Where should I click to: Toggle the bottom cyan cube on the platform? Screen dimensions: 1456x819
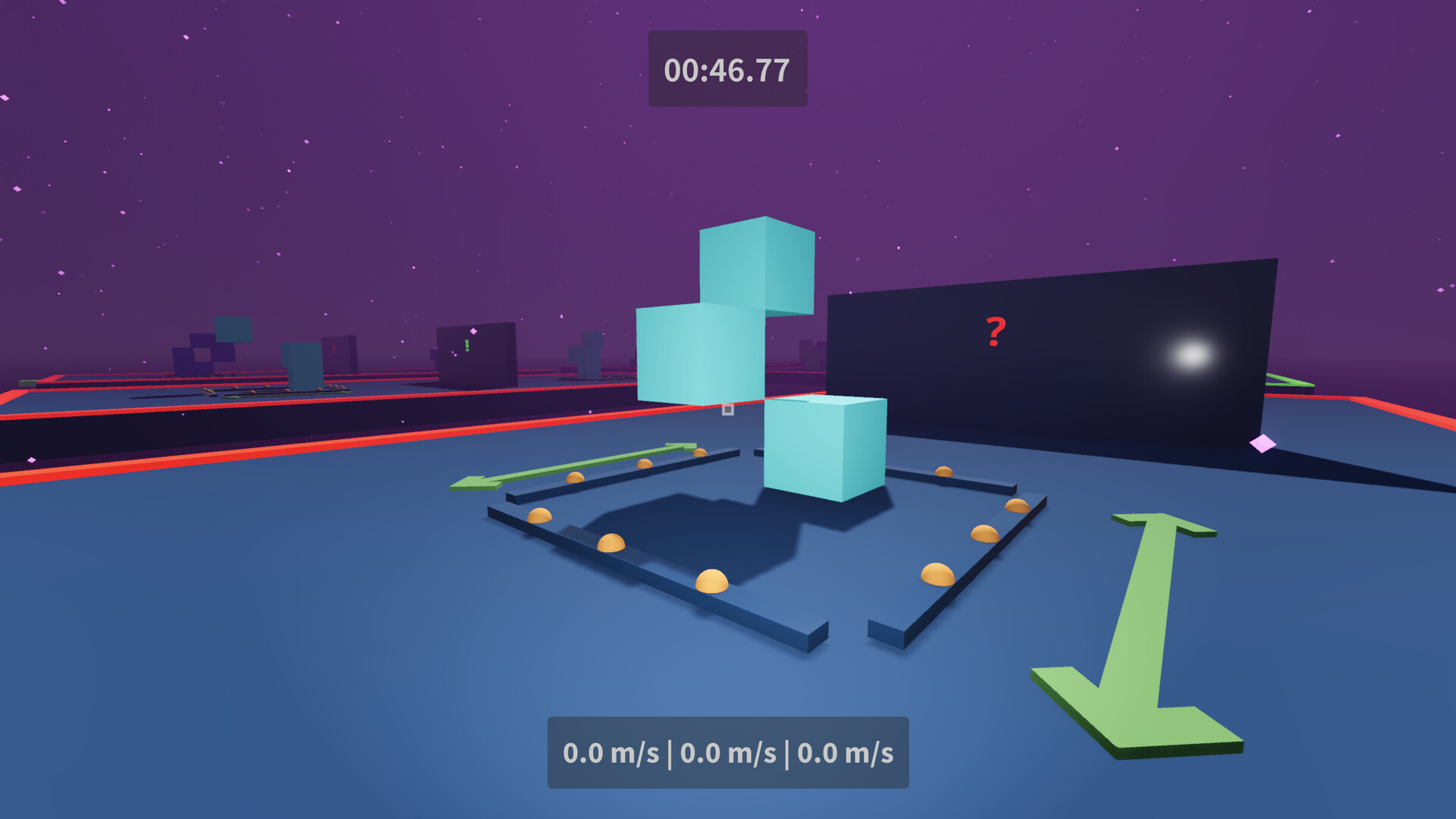tap(823, 447)
